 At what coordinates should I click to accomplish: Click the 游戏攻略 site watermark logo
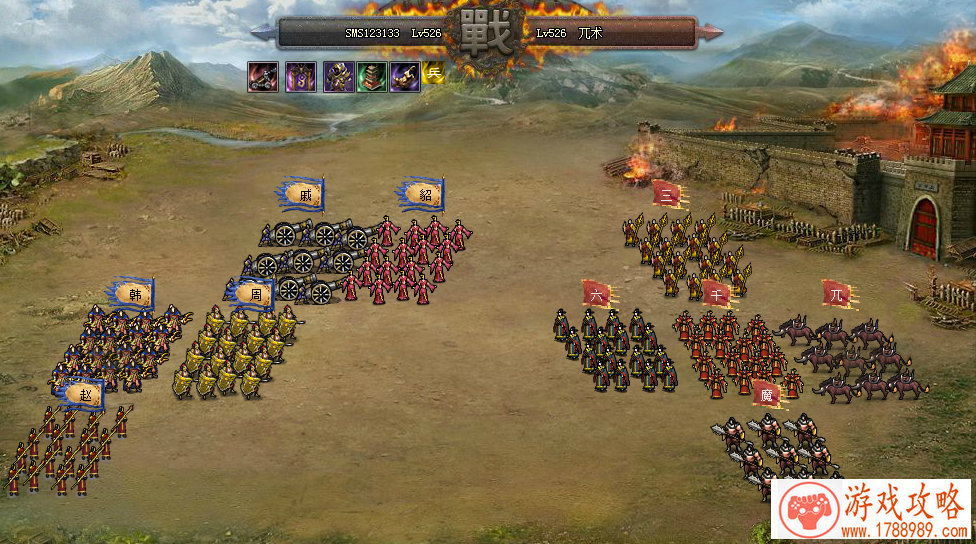click(x=872, y=510)
